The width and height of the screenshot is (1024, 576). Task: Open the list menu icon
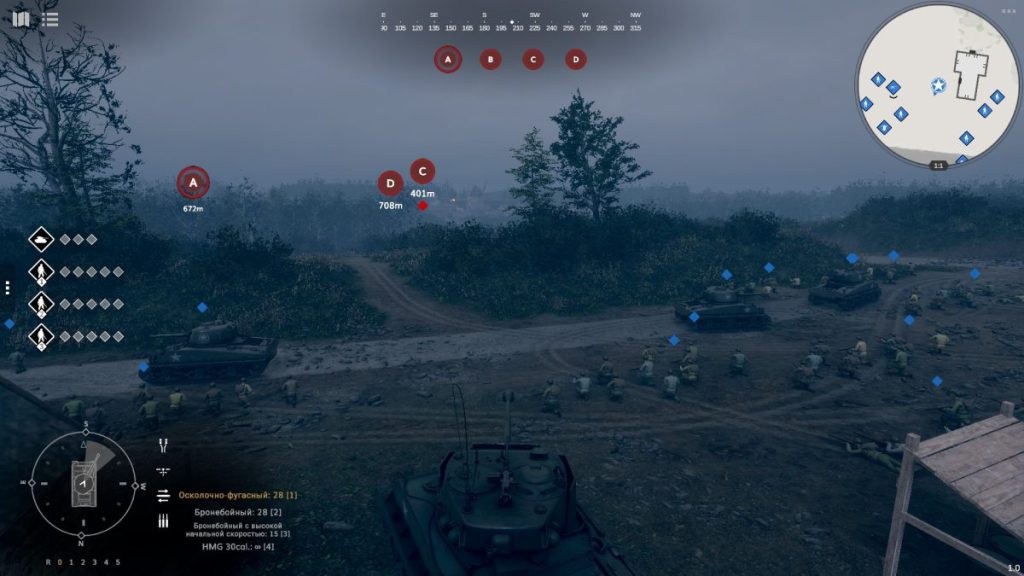point(50,19)
